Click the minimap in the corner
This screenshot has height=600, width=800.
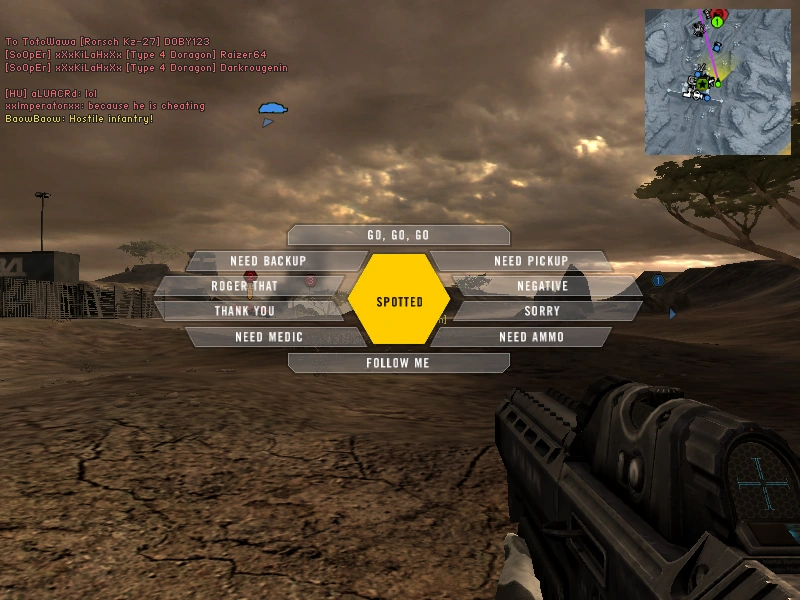(718, 82)
